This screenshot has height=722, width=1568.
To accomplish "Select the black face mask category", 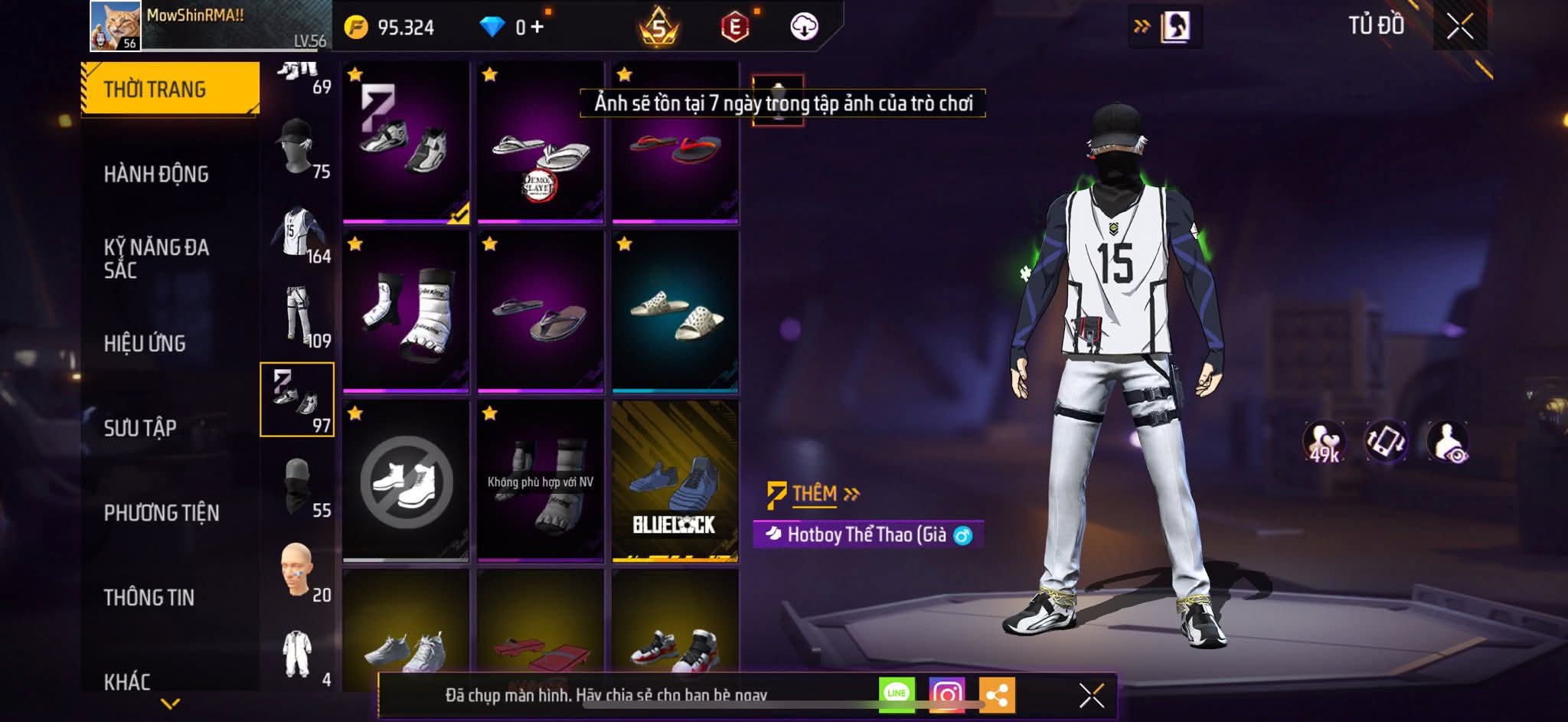I will click(297, 486).
